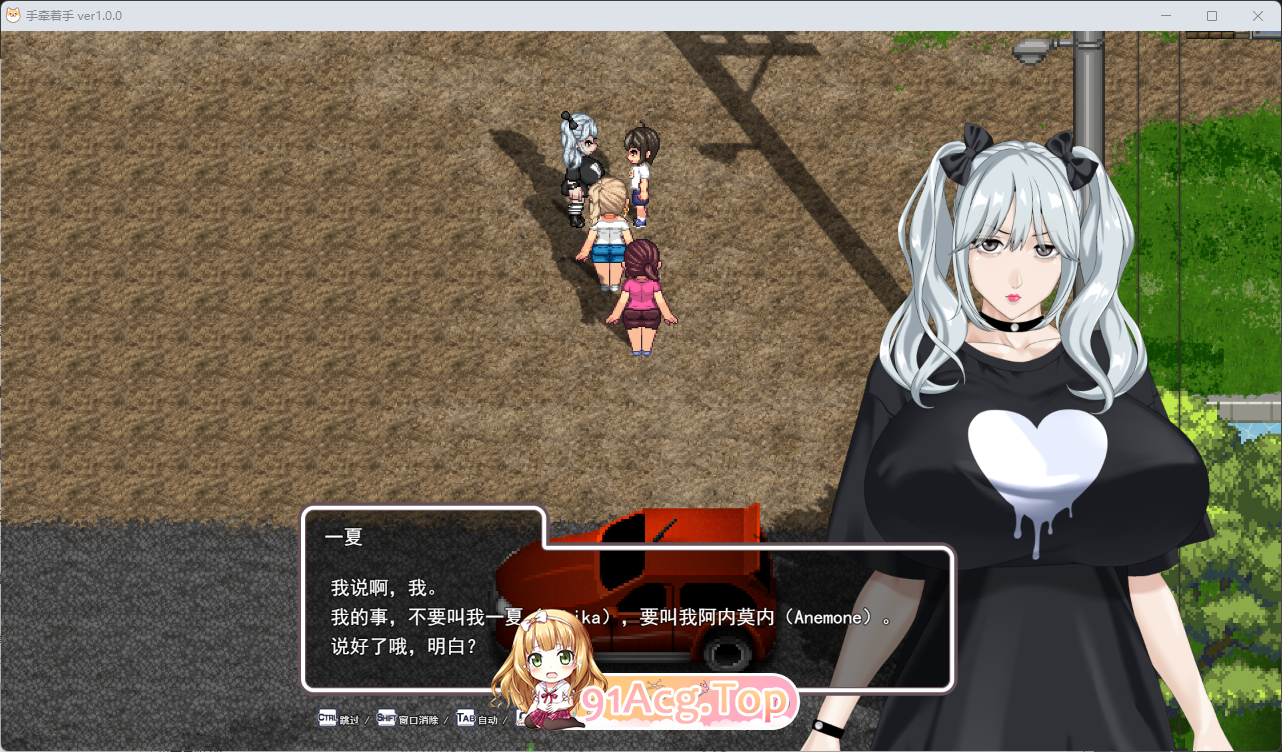Click the TAB key icon next to 自动
Screen dimensions: 1282x752
[464, 718]
